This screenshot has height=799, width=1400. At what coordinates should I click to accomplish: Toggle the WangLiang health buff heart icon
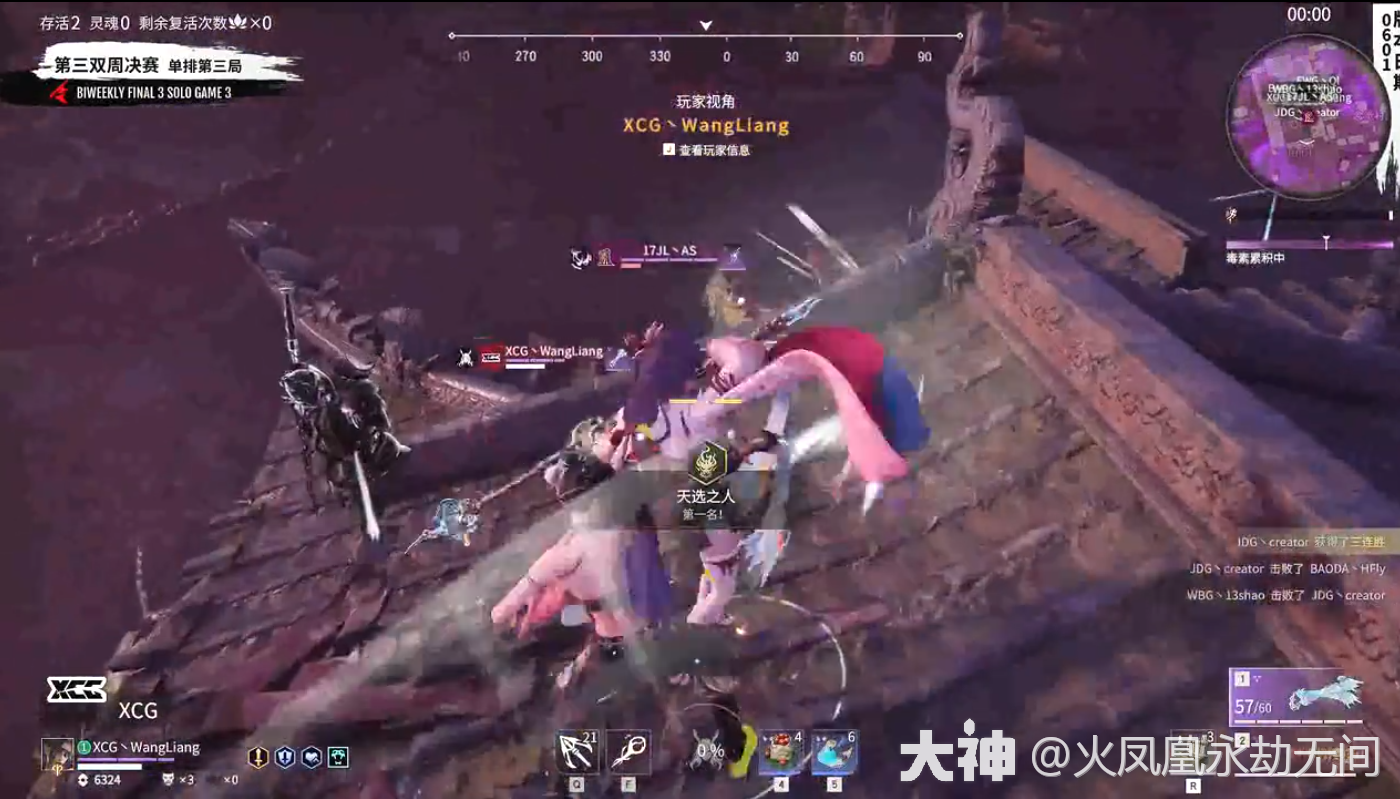[x=311, y=757]
